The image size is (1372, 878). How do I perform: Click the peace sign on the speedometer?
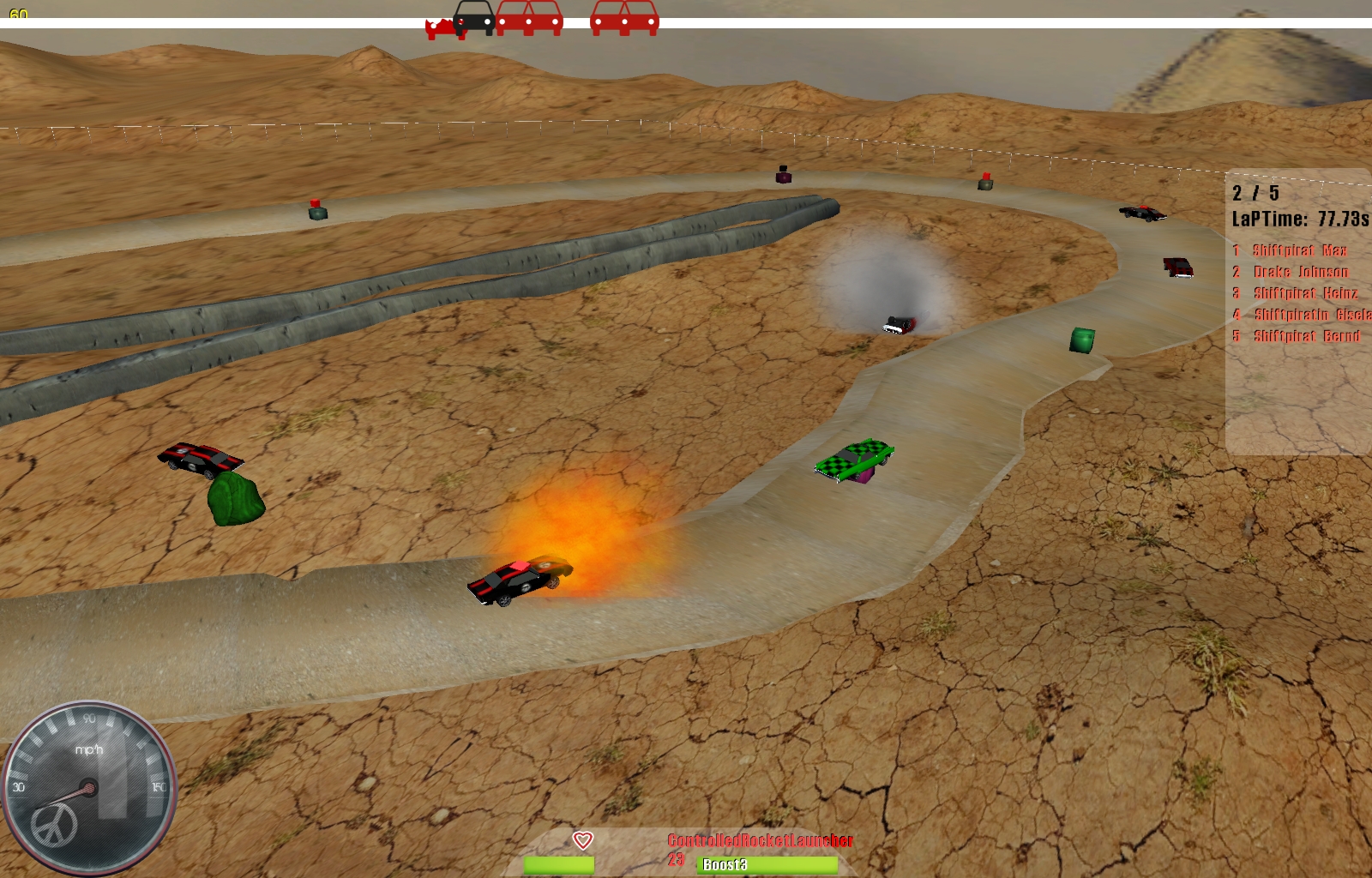tap(54, 825)
